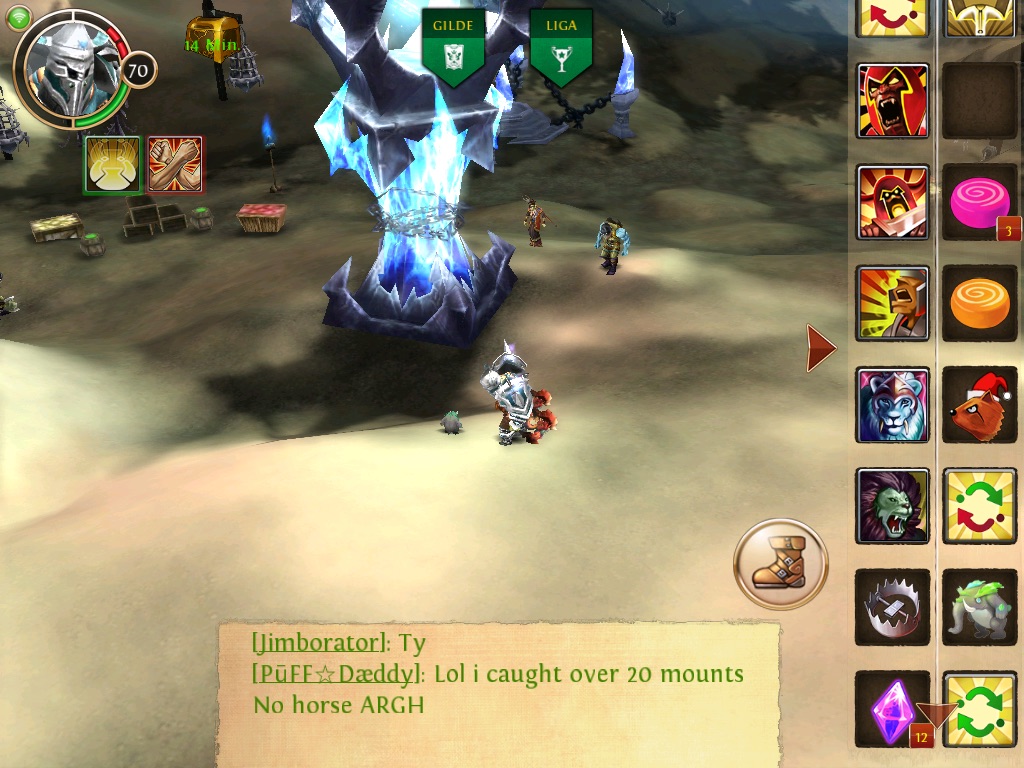Activate the green roaring lion skill
This screenshot has height=768, width=1024.
click(x=892, y=506)
